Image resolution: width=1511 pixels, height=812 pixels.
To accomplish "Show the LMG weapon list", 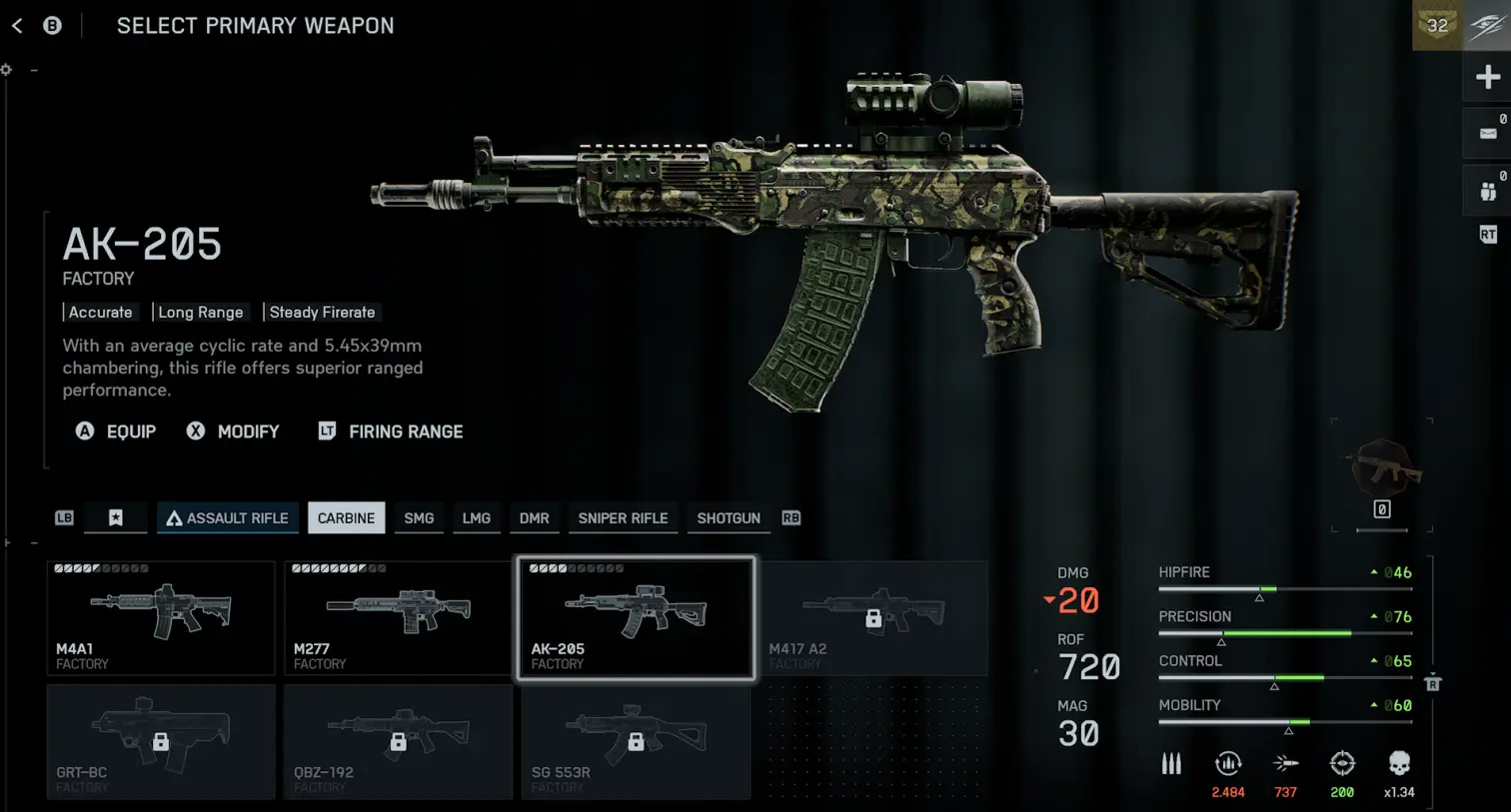I will pyautogui.click(x=476, y=518).
